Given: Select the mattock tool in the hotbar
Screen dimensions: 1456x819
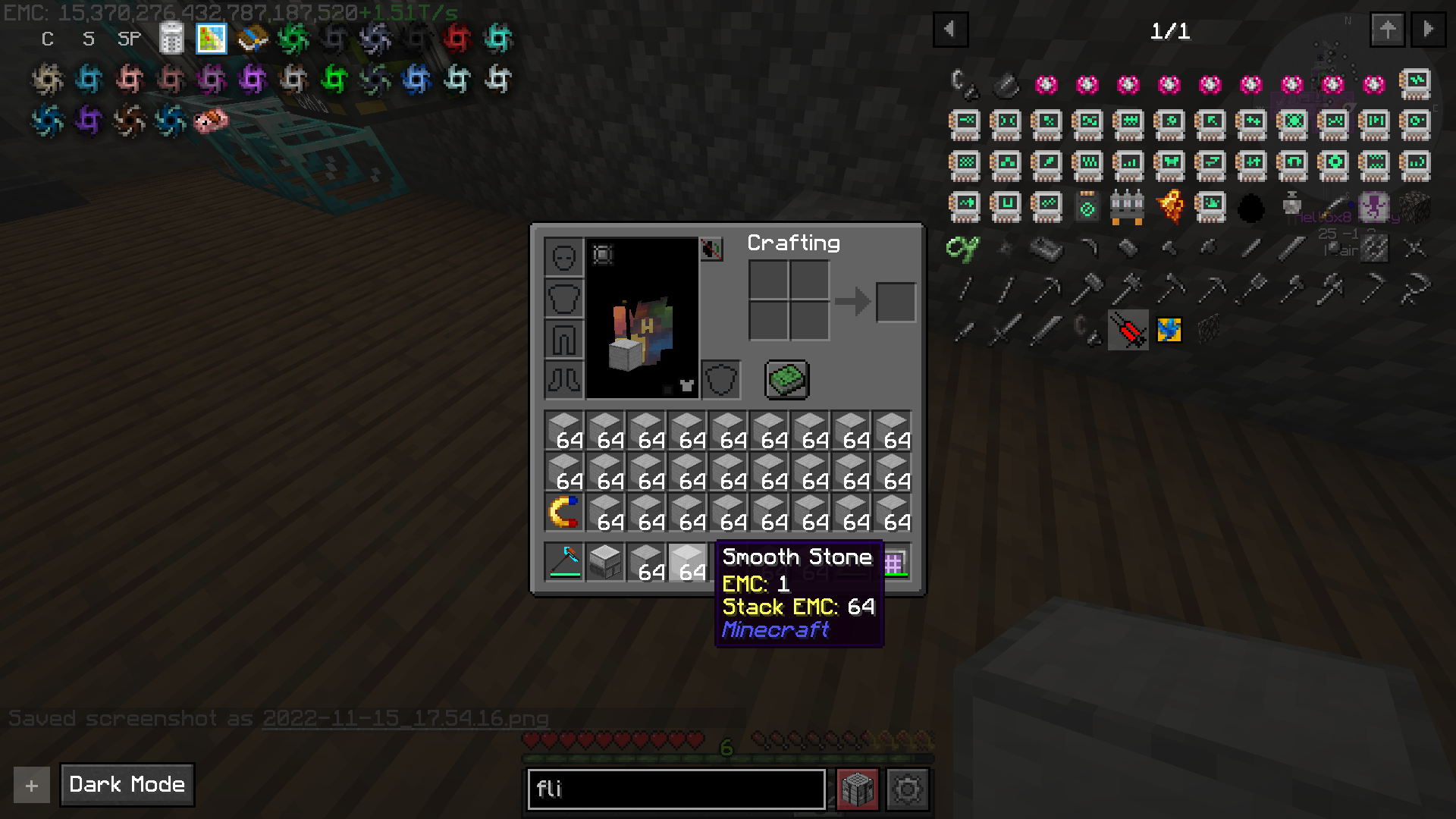Looking at the screenshot, I should (564, 561).
